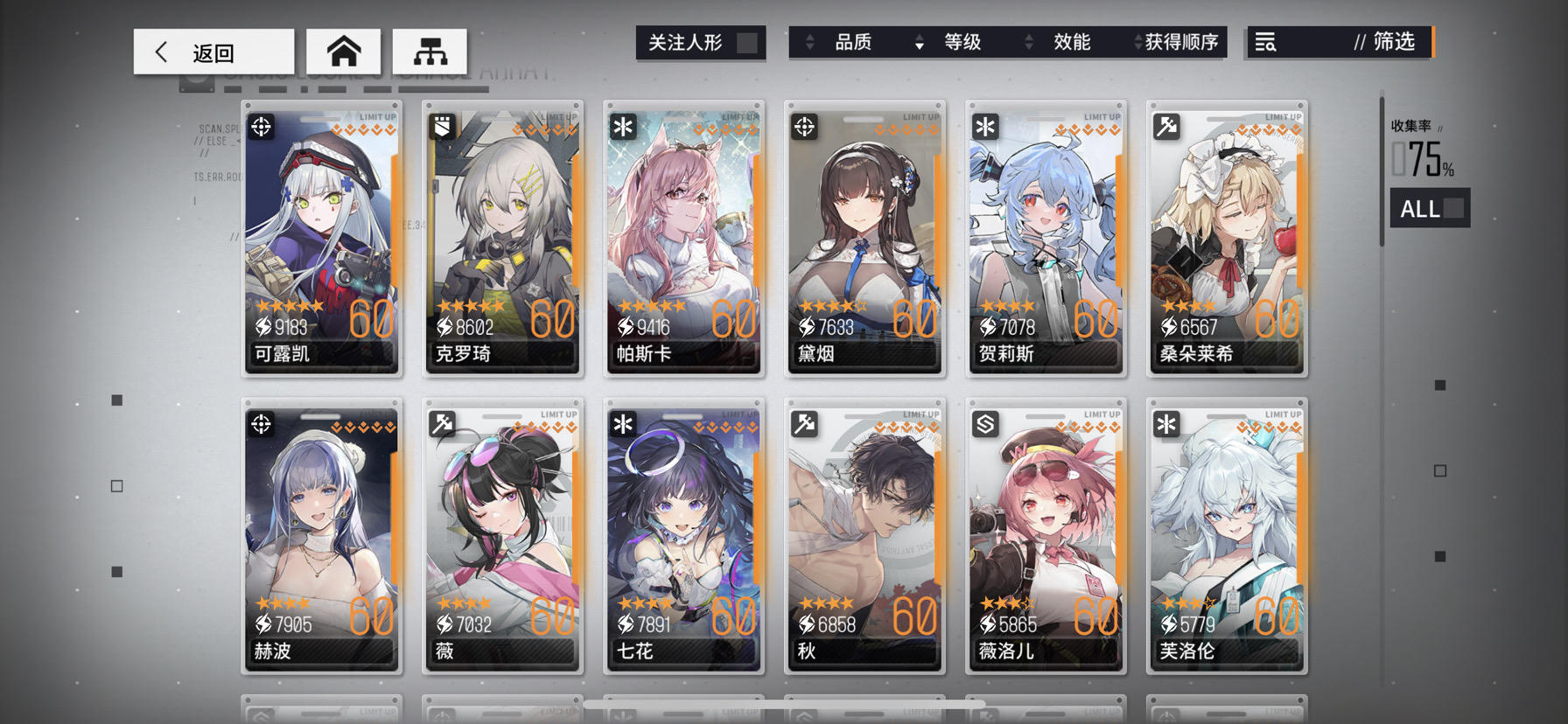This screenshot has width=1568, height=724.
Task: Click the home icon in the top toolbar
Action: coord(343,51)
